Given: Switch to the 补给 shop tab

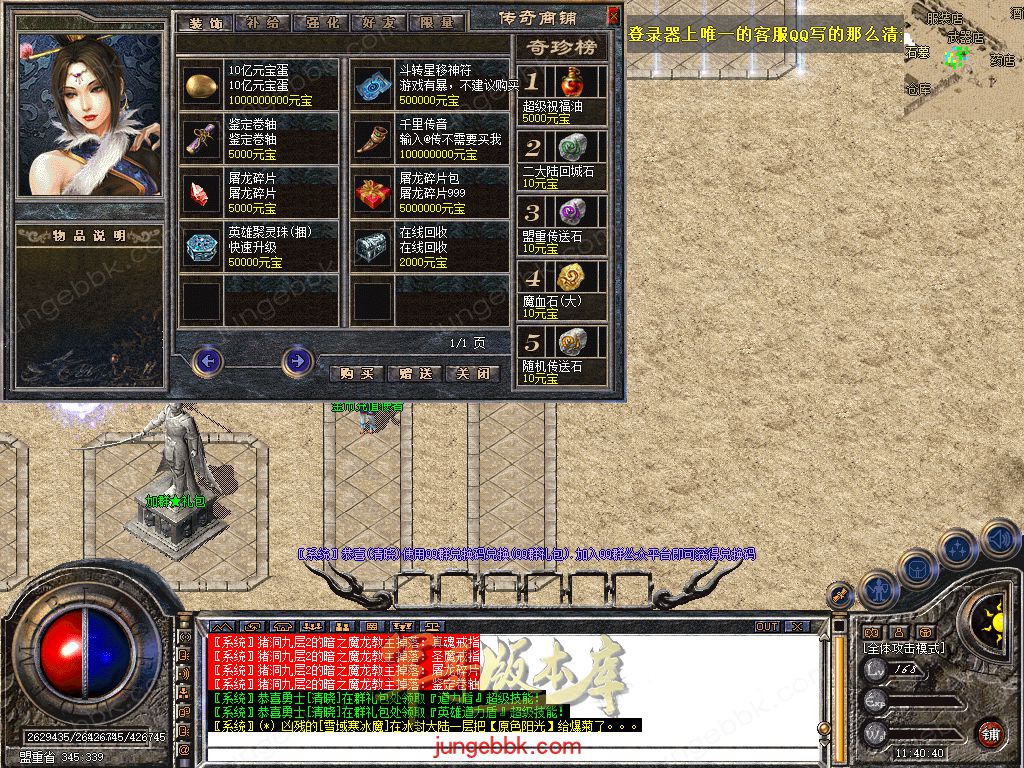Looking at the screenshot, I should 263,22.
